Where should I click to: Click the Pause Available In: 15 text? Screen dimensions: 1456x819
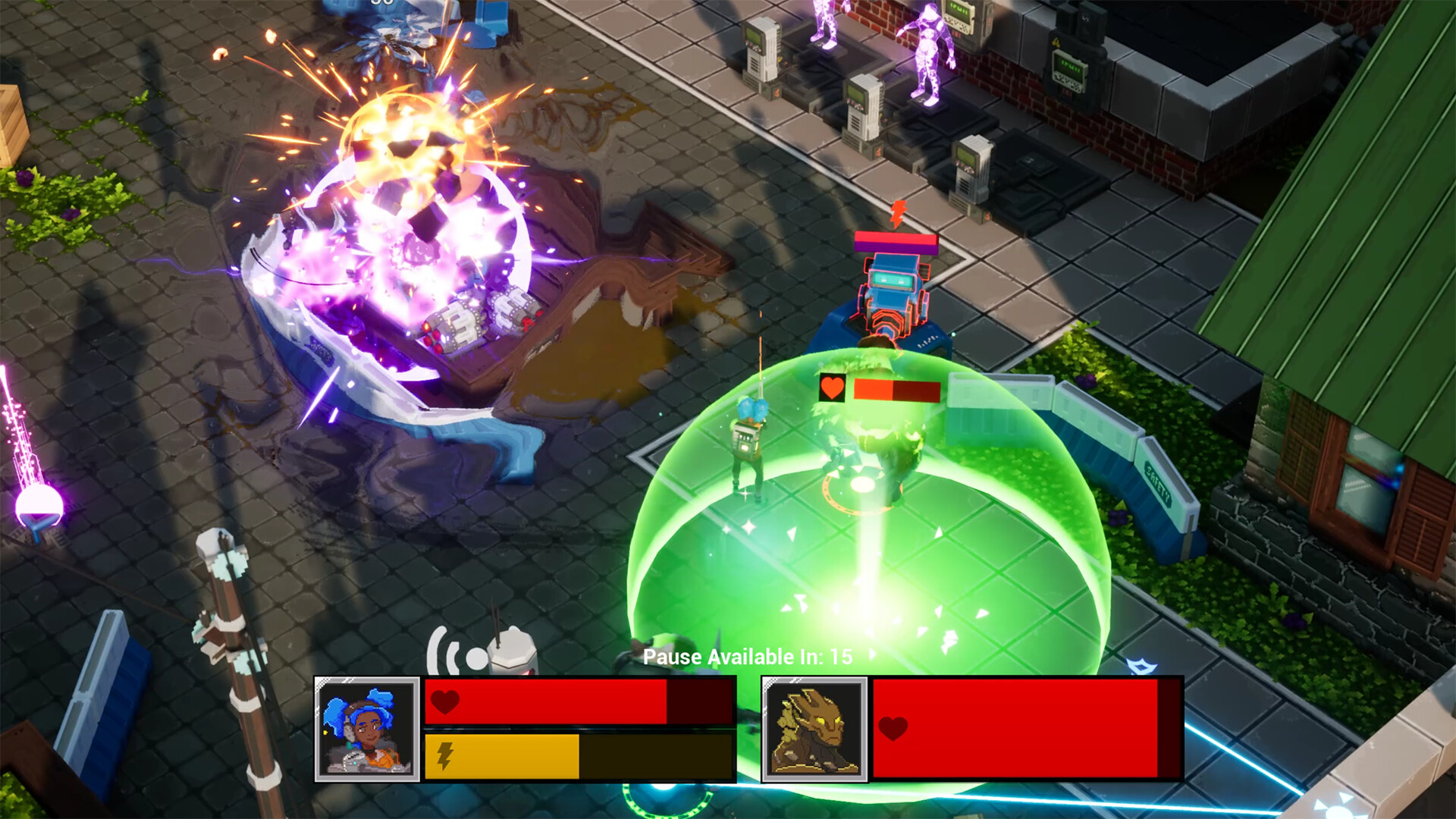[x=747, y=658]
